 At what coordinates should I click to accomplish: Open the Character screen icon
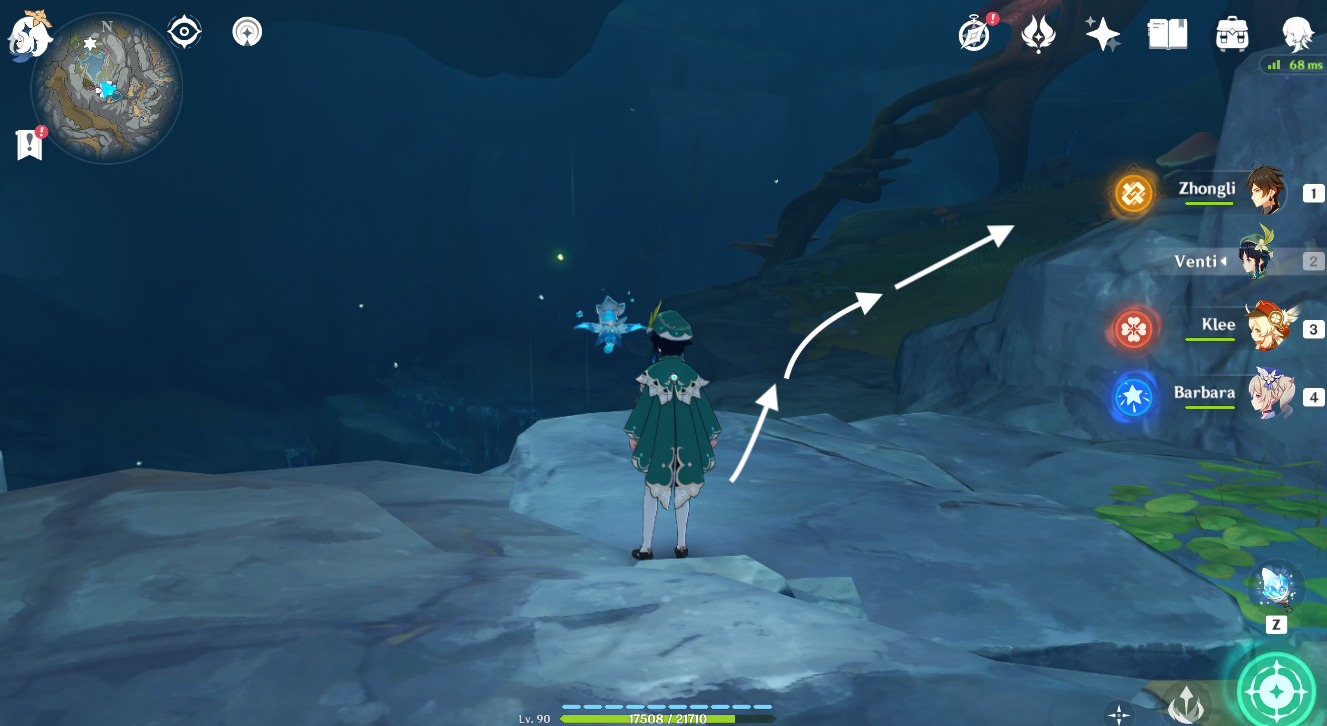(1295, 34)
